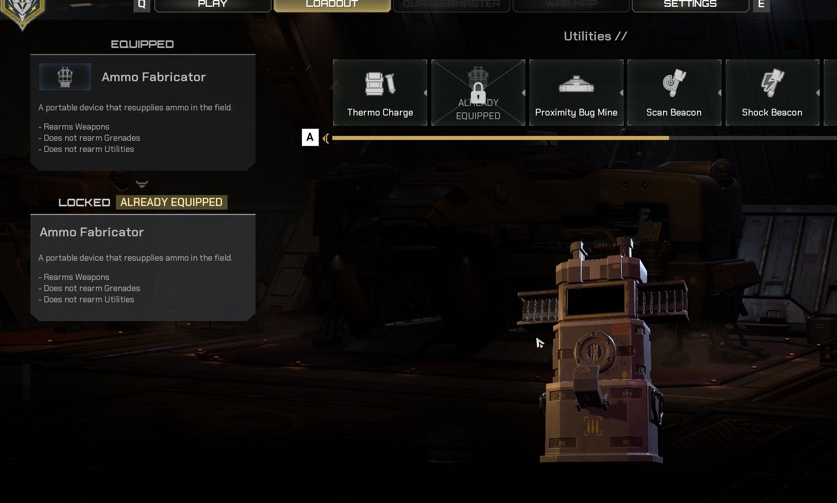Pick the Scan Beacon utility

[x=674, y=92]
